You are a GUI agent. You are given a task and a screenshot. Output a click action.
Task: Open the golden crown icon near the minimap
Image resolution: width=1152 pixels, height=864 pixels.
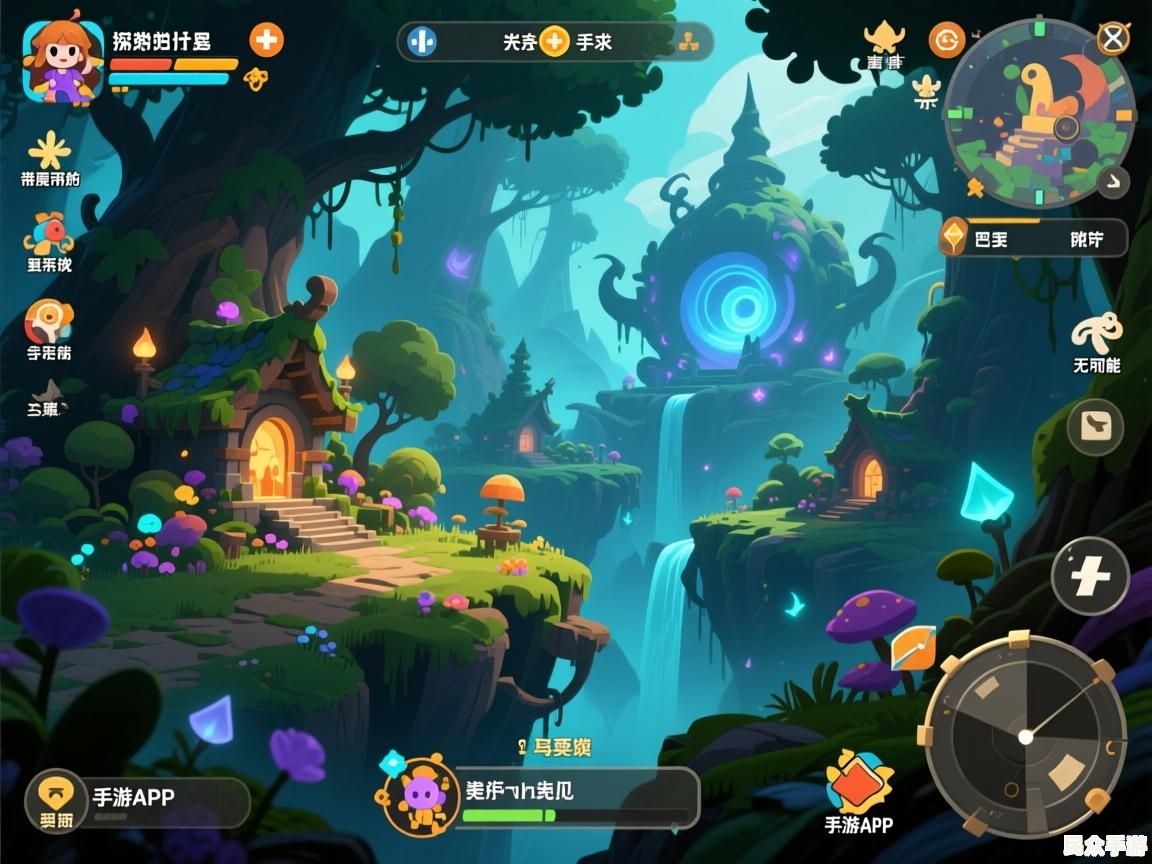coord(883,38)
